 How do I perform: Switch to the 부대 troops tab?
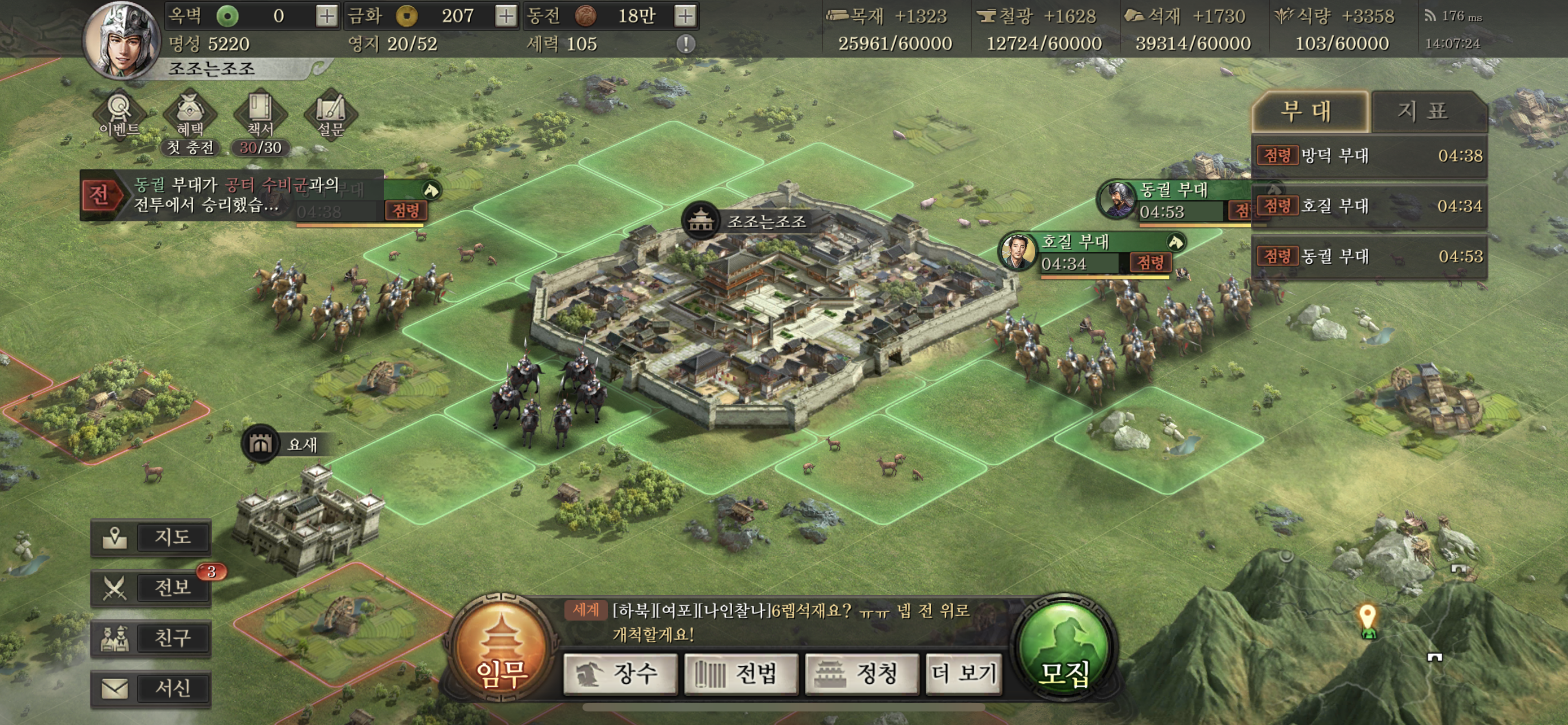(x=1309, y=112)
